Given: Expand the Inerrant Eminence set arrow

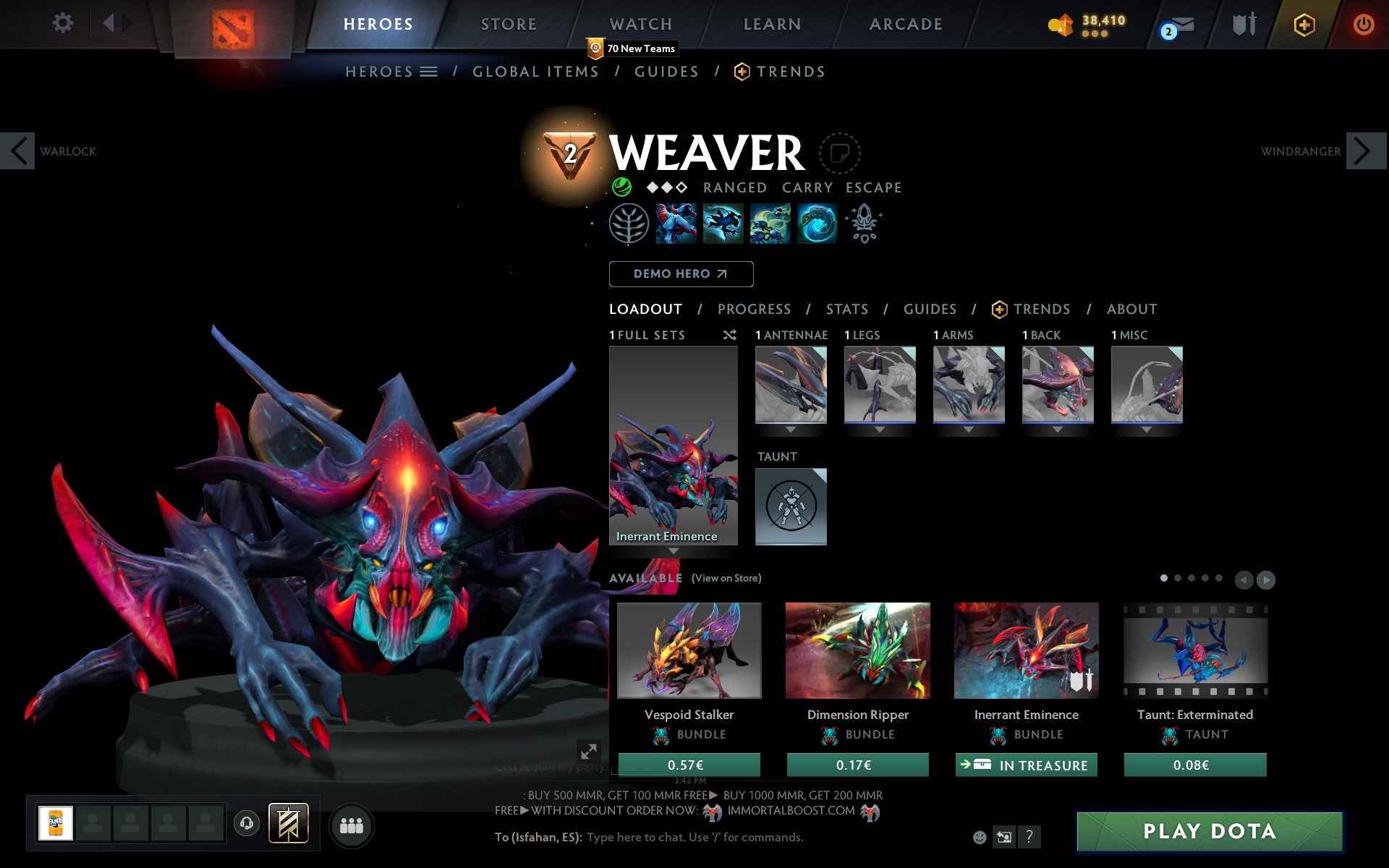Looking at the screenshot, I should click(674, 550).
